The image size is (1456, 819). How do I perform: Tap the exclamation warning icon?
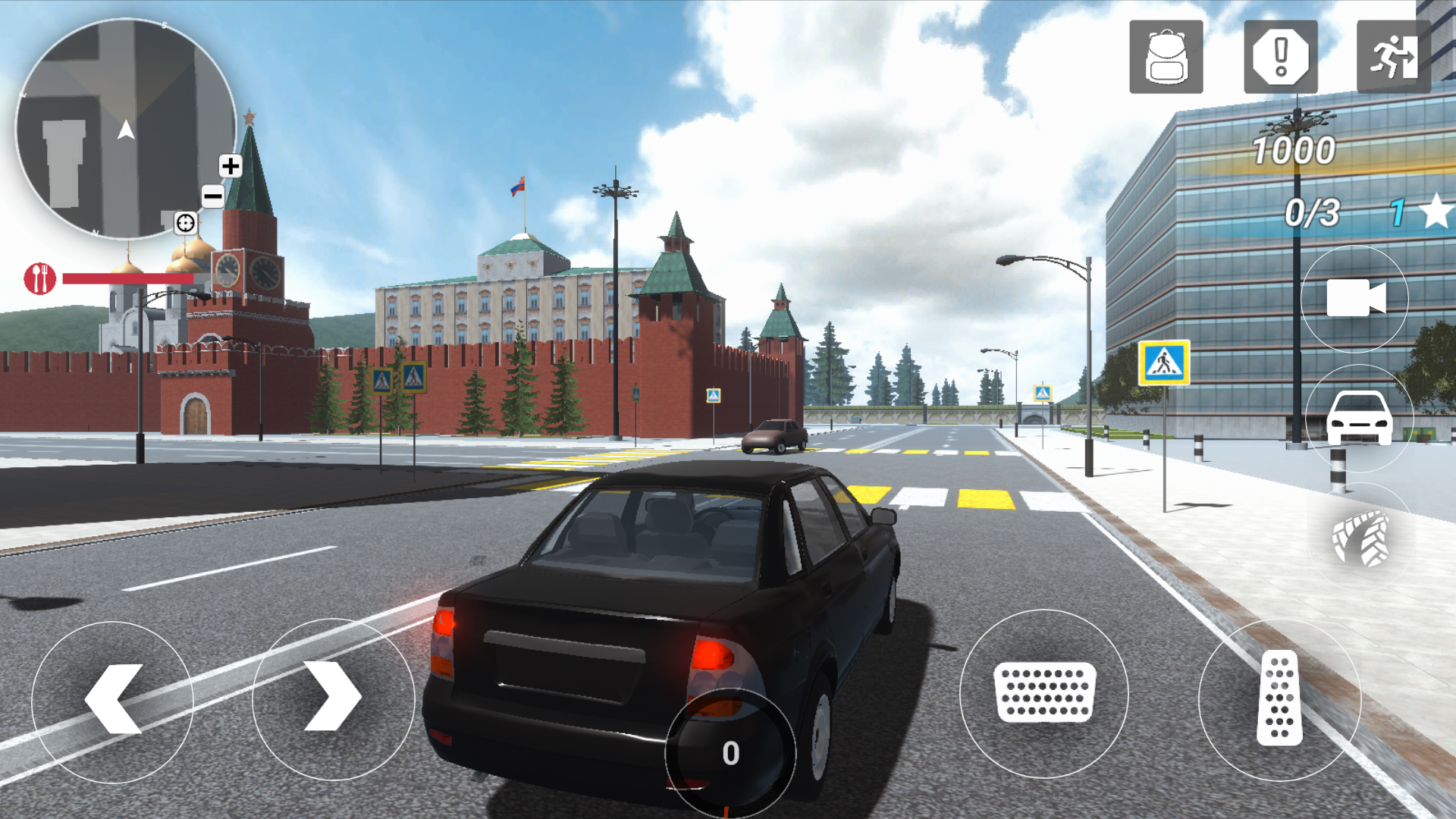(x=1280, y=57)
